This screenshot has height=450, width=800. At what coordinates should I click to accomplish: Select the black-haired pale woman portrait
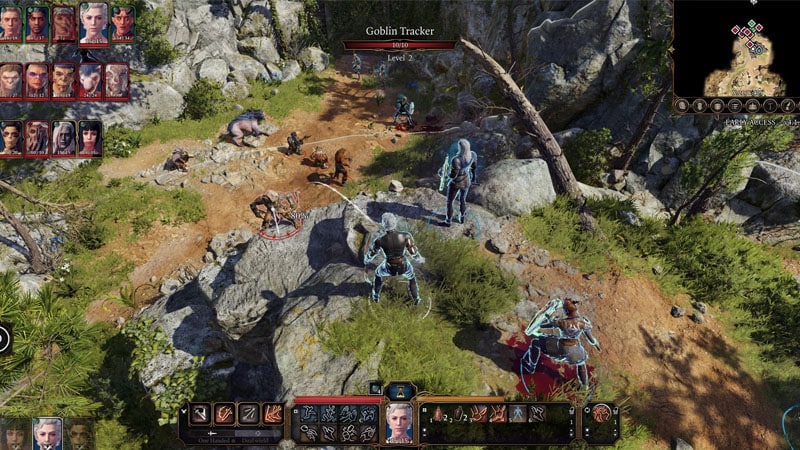coord(90,138)
